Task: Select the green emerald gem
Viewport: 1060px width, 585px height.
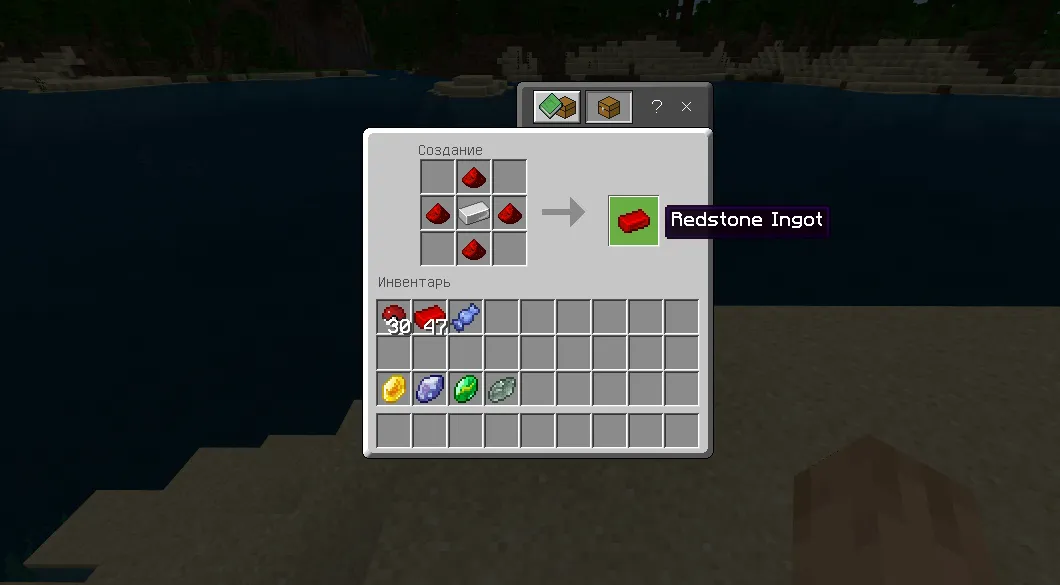Action: click(x=466, y=388)
